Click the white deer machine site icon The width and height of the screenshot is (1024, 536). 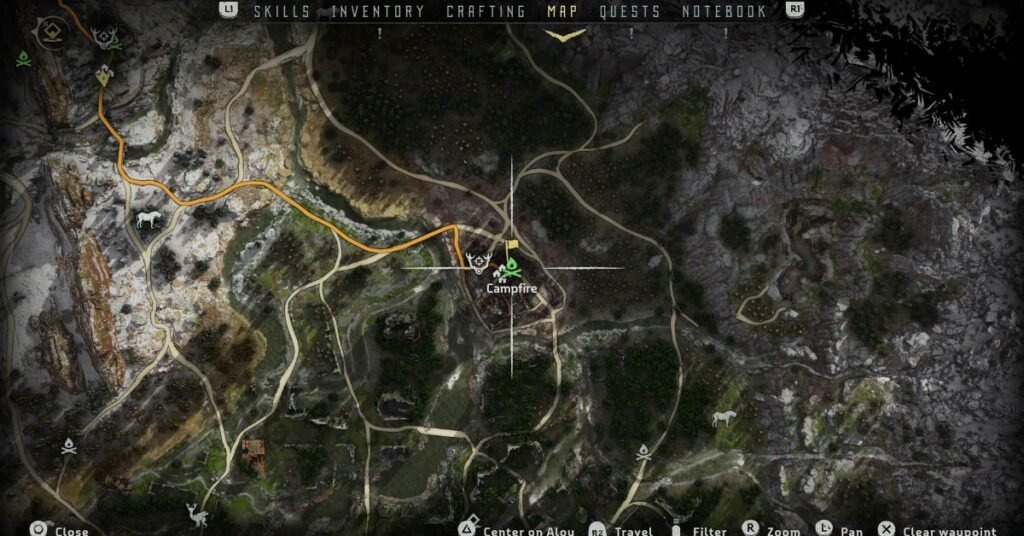coord(196,515)
